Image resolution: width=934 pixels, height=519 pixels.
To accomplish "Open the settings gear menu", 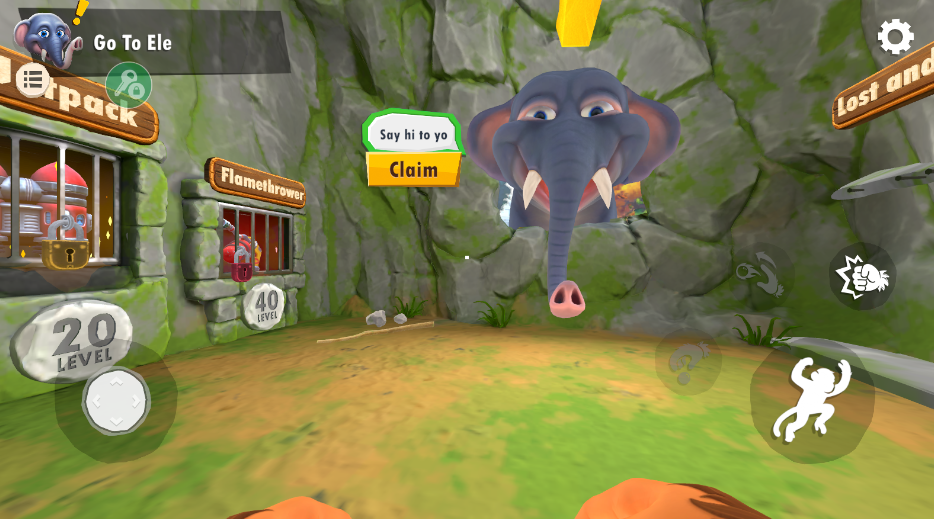I will tap(895, 37).
